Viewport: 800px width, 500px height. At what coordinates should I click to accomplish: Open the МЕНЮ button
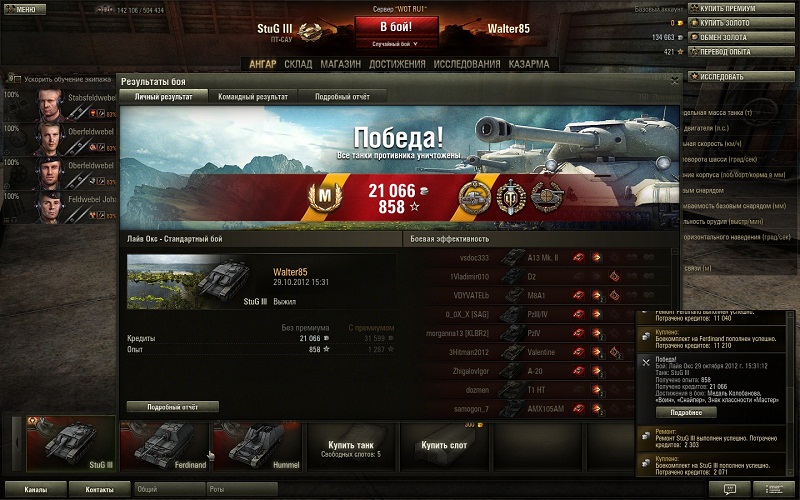25,9
